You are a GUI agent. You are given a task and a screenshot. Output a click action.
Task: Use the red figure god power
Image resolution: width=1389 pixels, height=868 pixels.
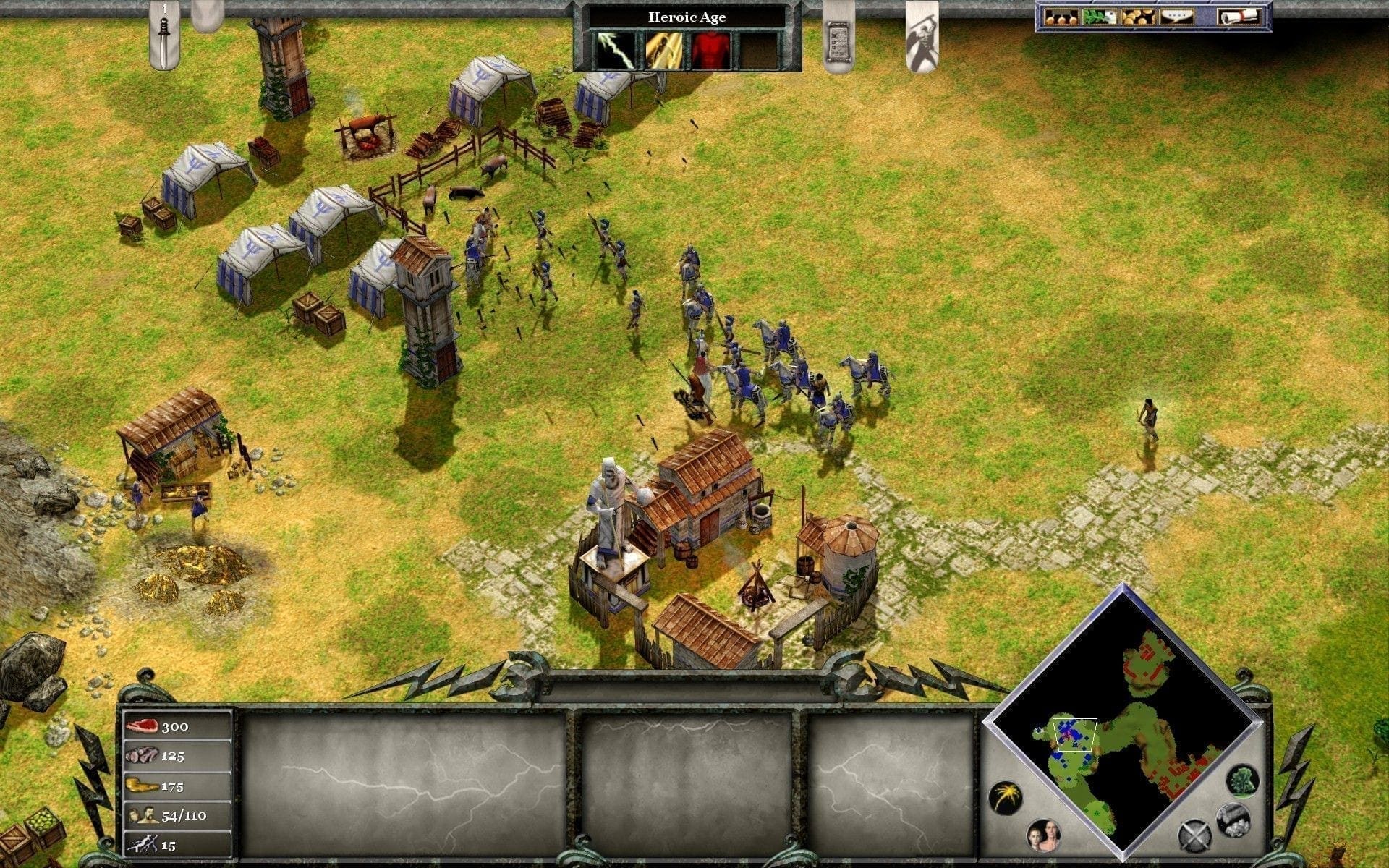(x=710, y=50)
